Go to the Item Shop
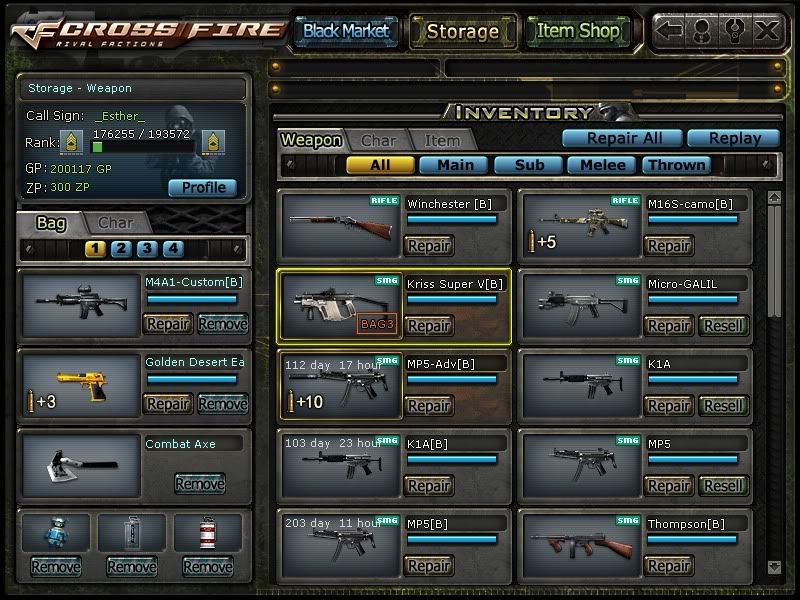Viewport: 800px width, 600px height. pyautogui.click(x=578, y=31)
